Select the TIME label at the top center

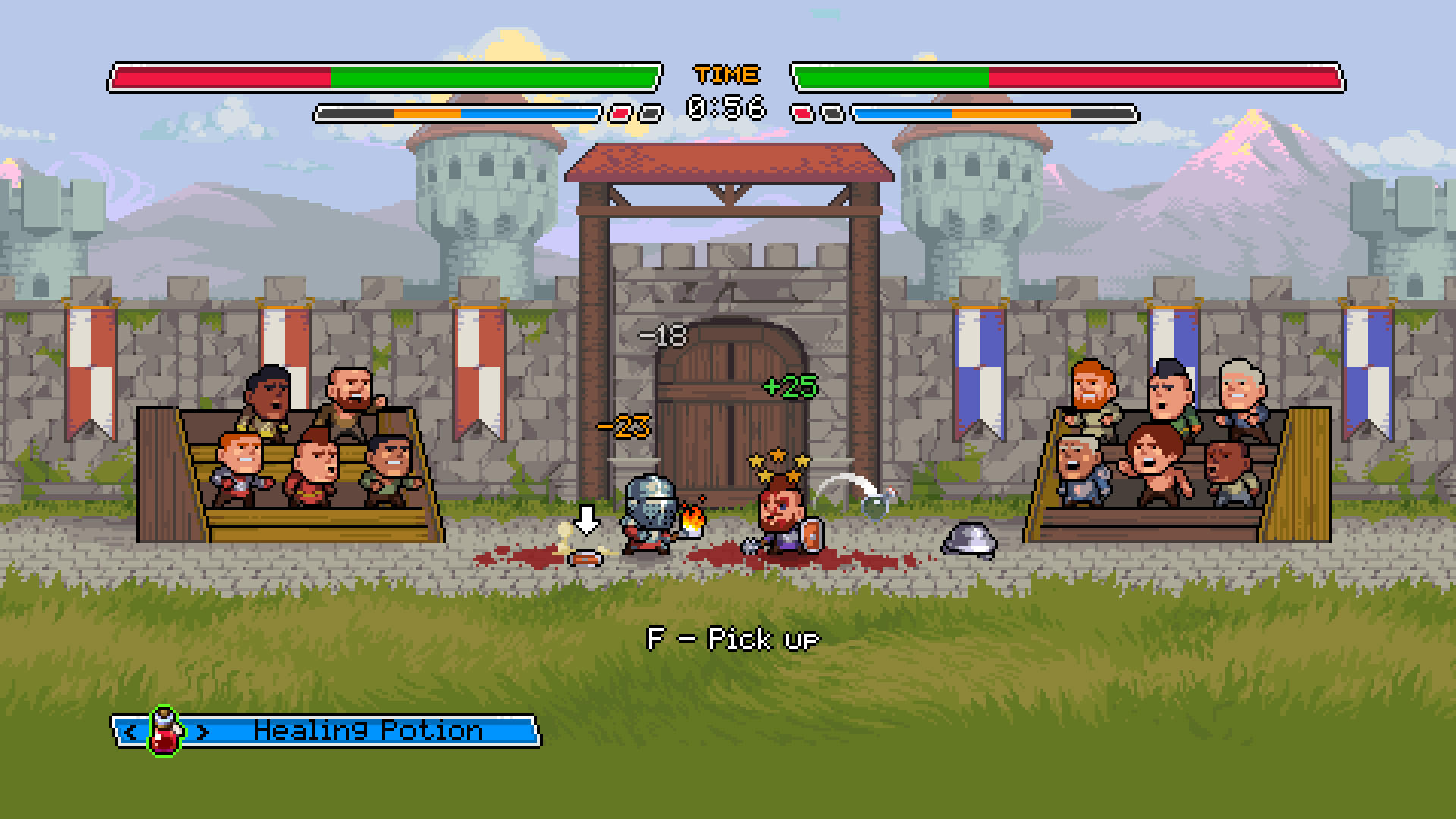[726, 74]
